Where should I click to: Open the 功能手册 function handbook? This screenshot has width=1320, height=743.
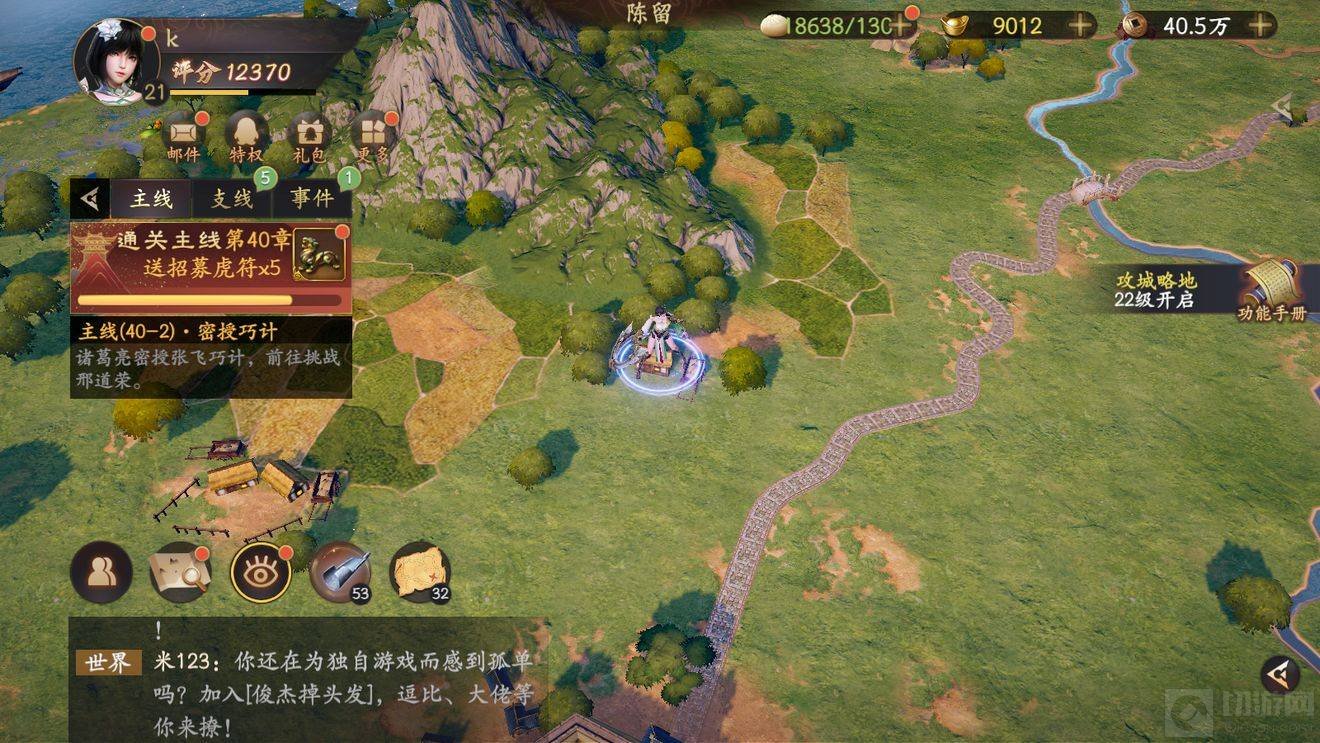click(1270, 291)
